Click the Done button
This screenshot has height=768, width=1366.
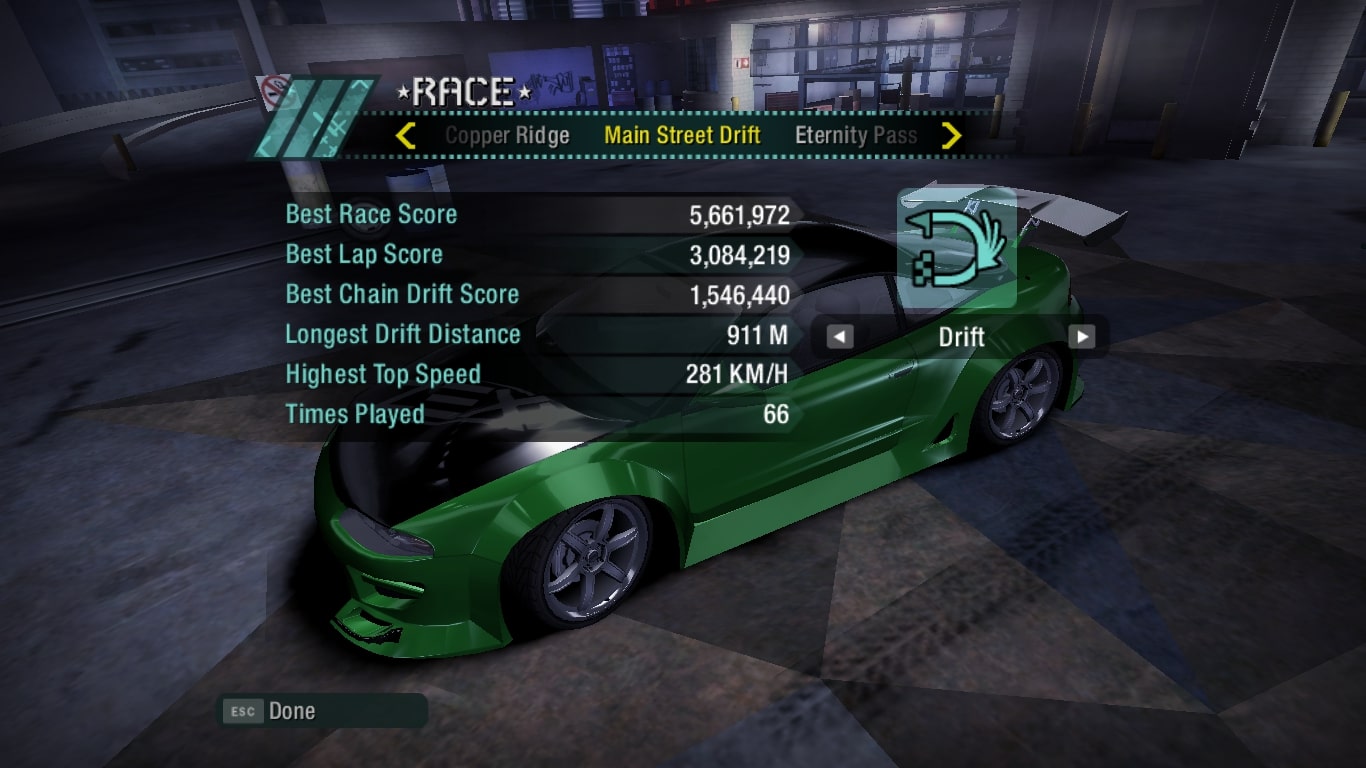click(291, 711)
